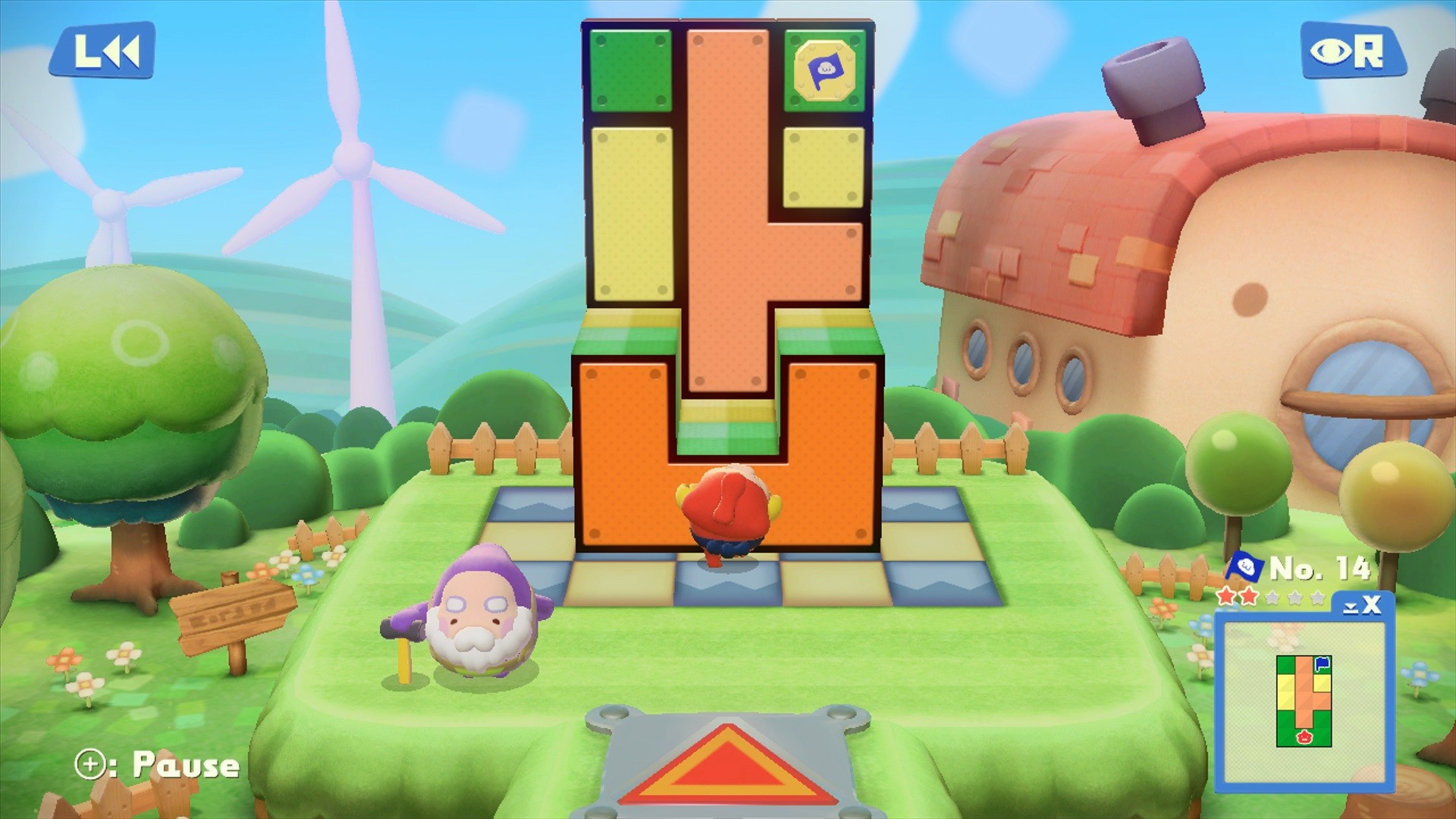Collapse the minimap with its down-arrow chevron
Screen dimensions: 1456x819
(x=1350, y=607)
